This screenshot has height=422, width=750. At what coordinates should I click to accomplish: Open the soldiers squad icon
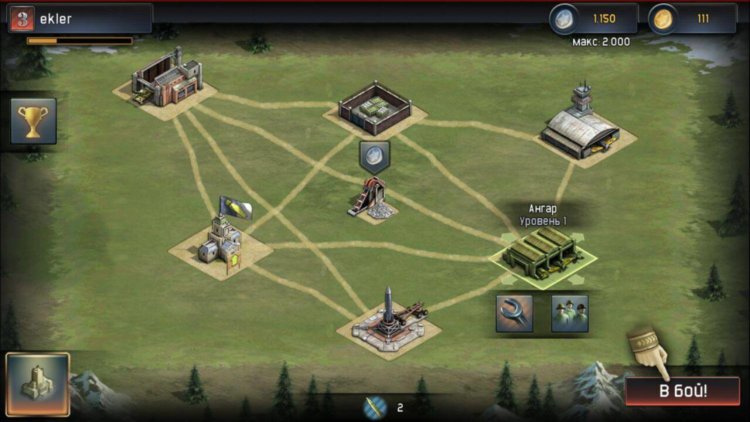(x=569, y=312)
